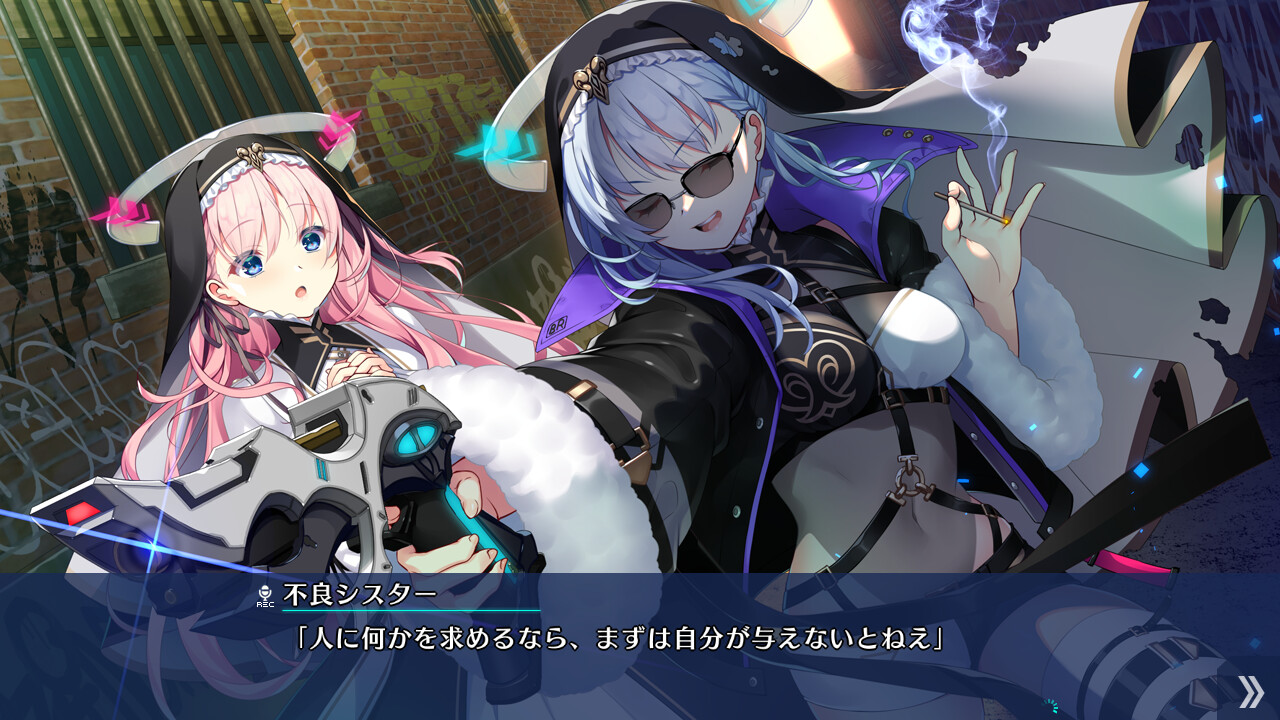Click the REC microphone icon
This screenshot has height=720, width=1280.
(x=265, y=591)
